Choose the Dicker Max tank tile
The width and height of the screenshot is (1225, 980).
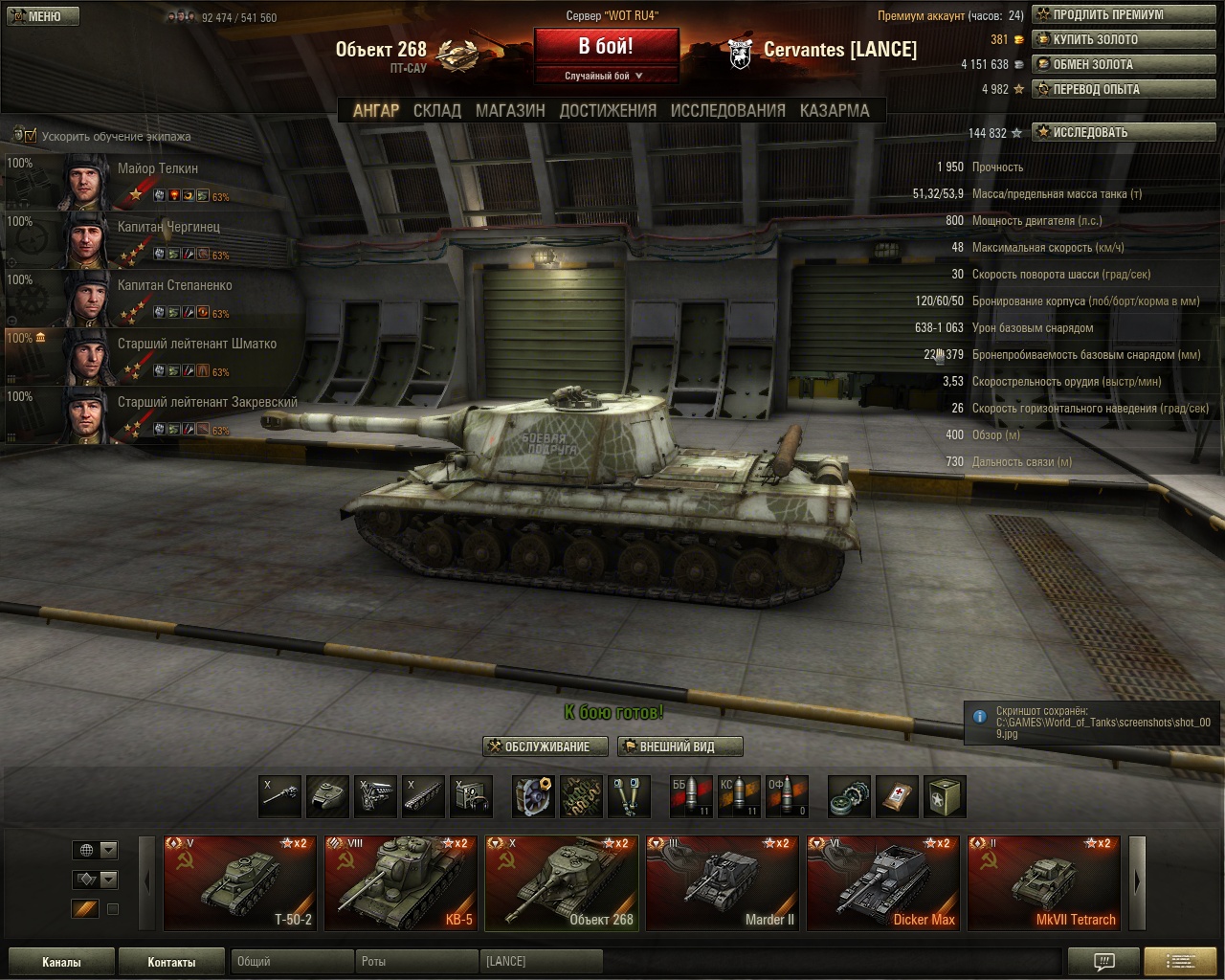(882, 883)
